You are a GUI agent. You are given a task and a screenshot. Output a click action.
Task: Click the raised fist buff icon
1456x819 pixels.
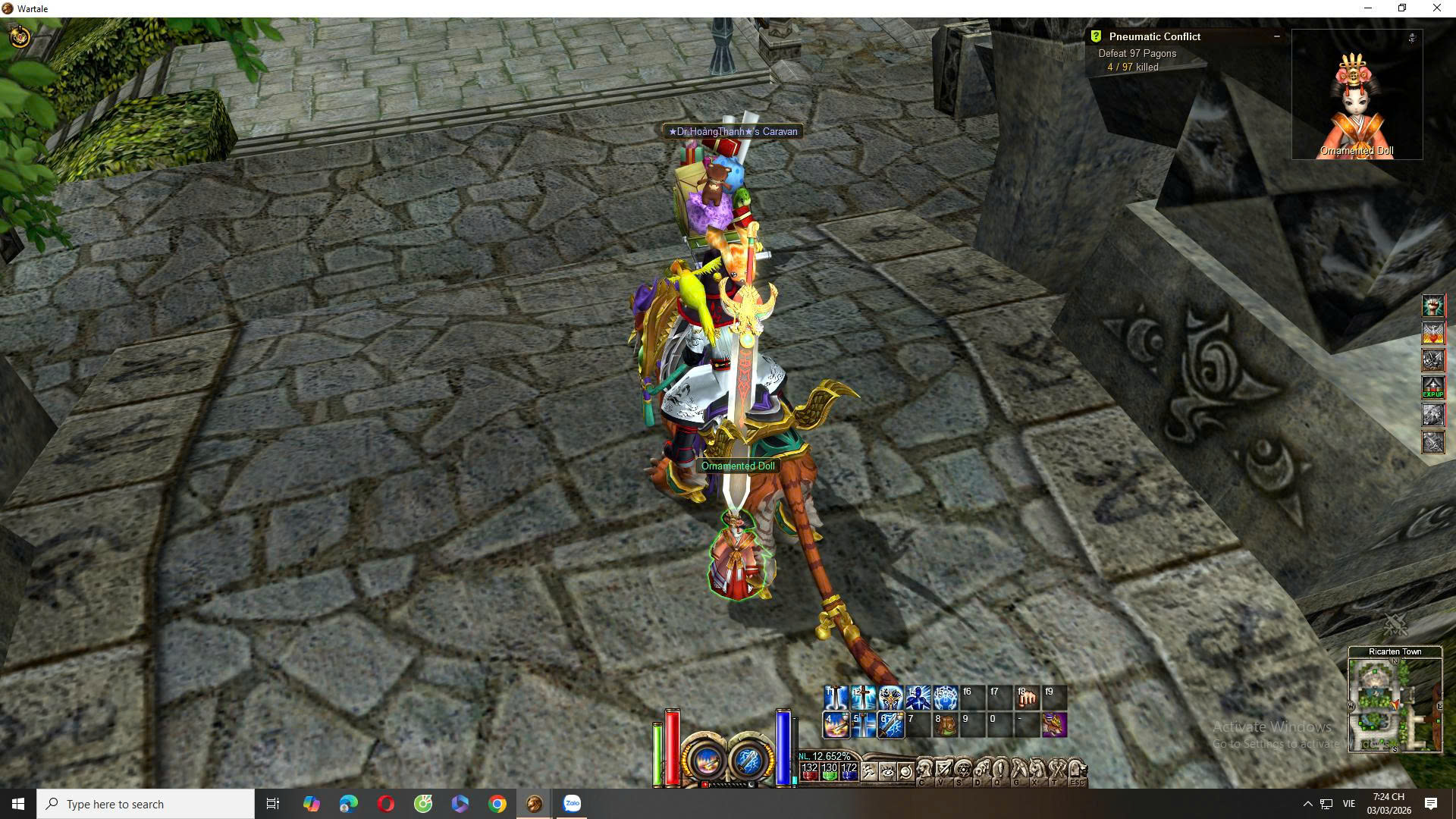click(x=1432, y=306)
